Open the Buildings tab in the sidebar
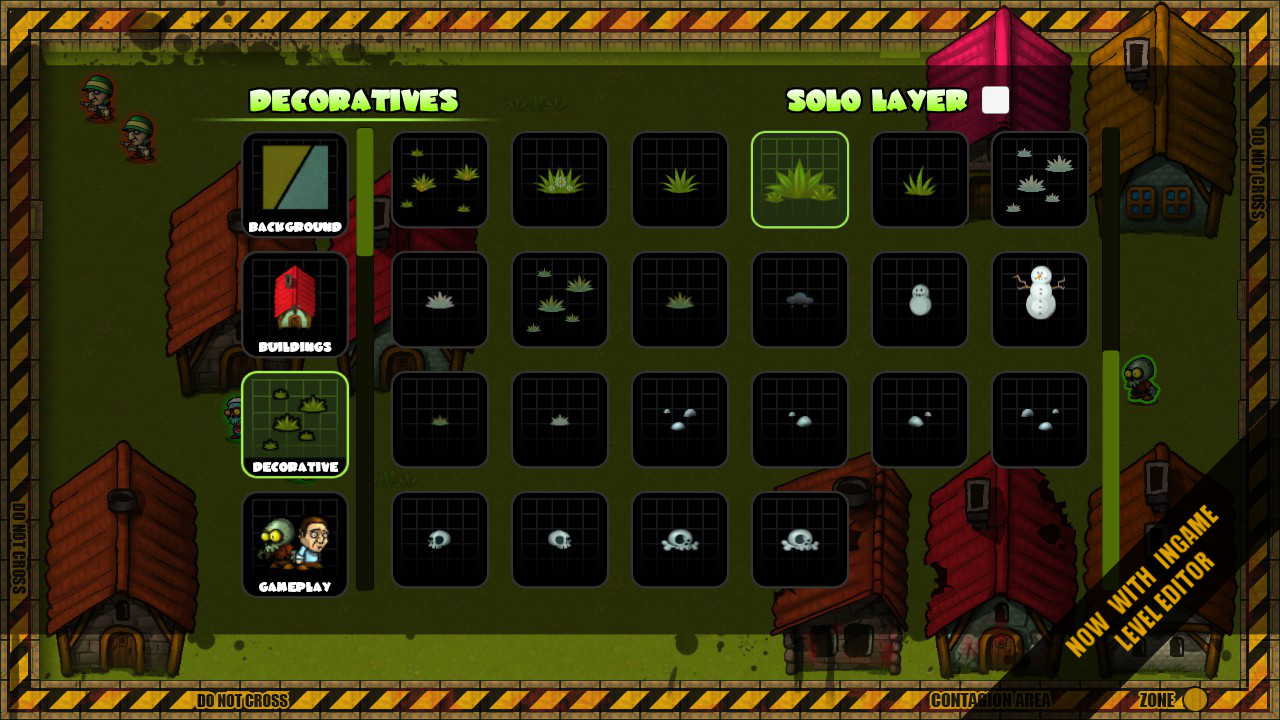1280x720 pixels. point(294,304)
